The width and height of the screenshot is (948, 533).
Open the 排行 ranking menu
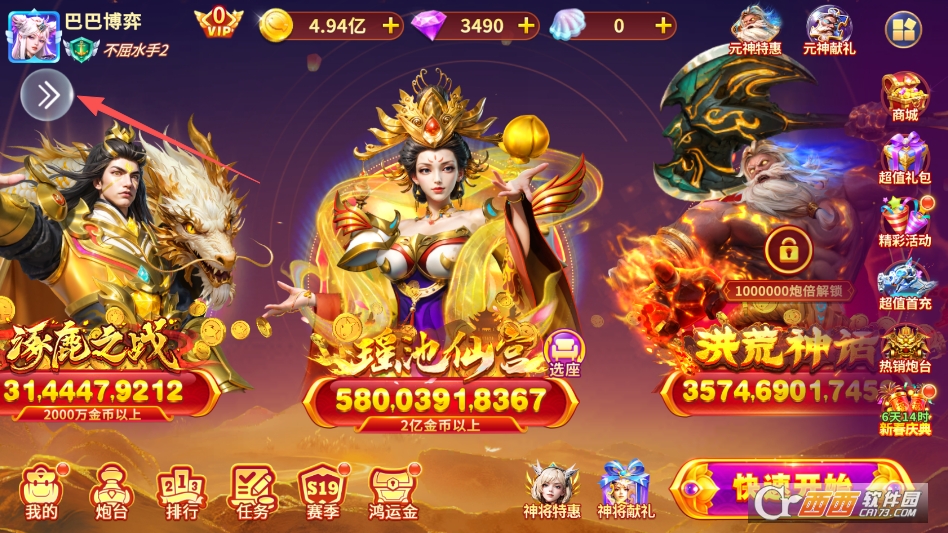point(180,492)
